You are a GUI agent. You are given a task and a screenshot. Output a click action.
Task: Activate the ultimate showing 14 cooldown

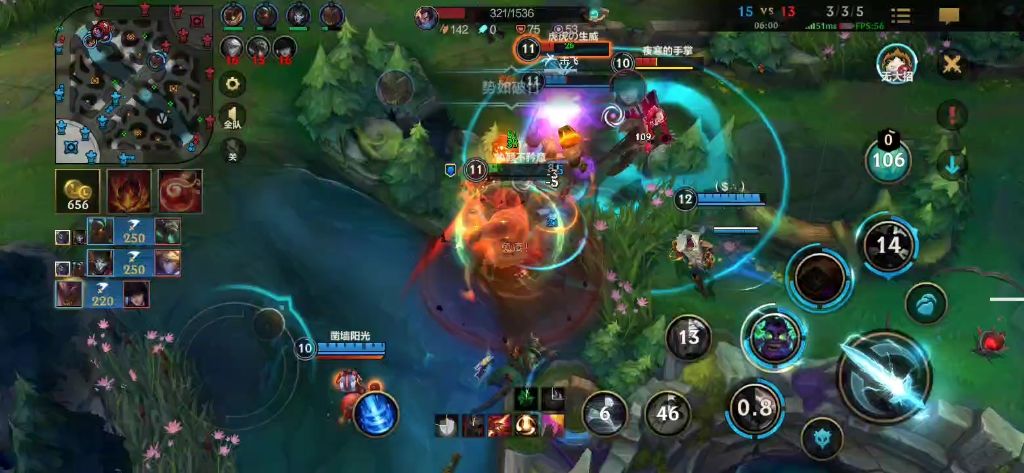[887, 244]
